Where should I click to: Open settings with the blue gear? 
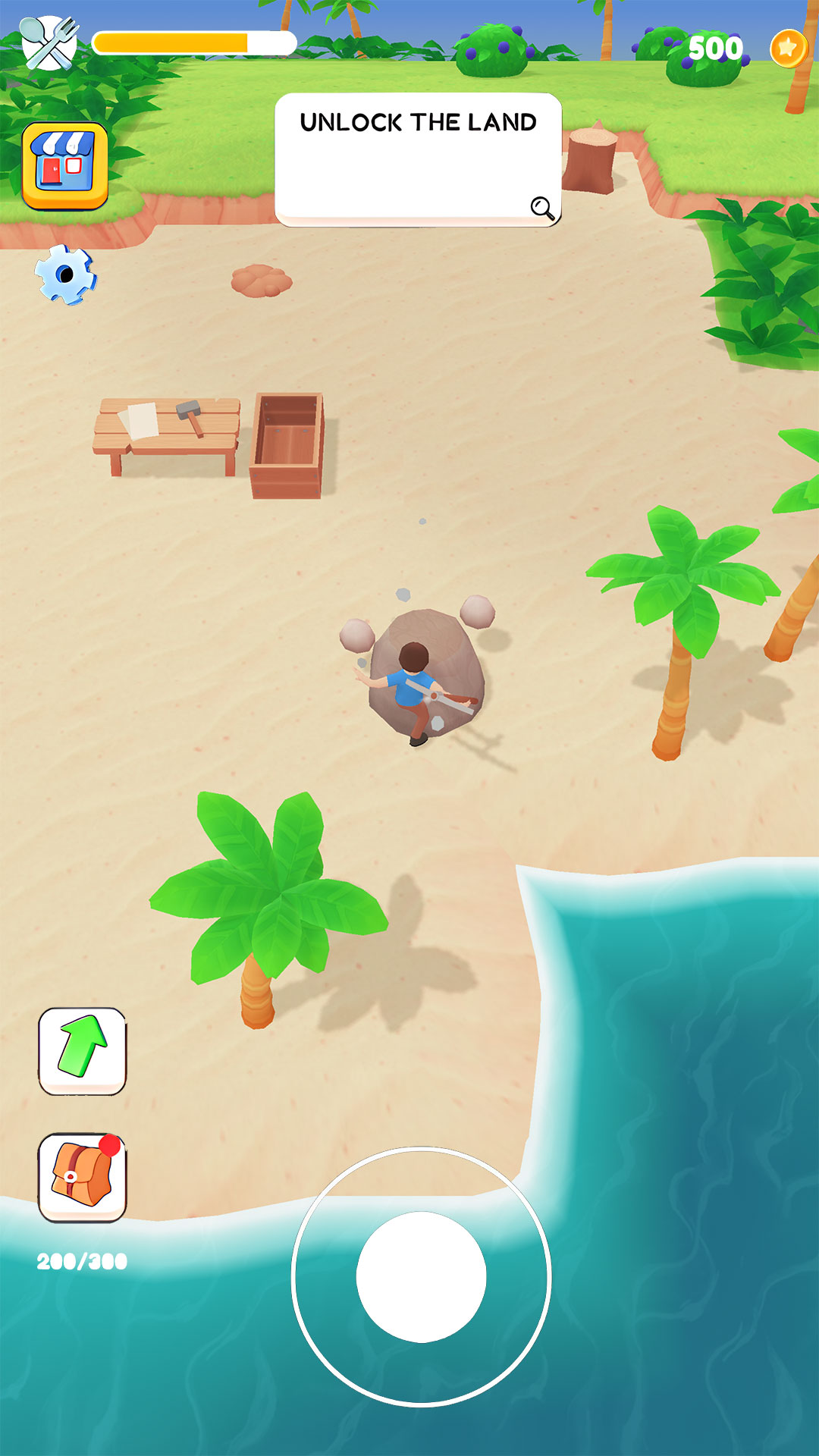pos(66,275)
